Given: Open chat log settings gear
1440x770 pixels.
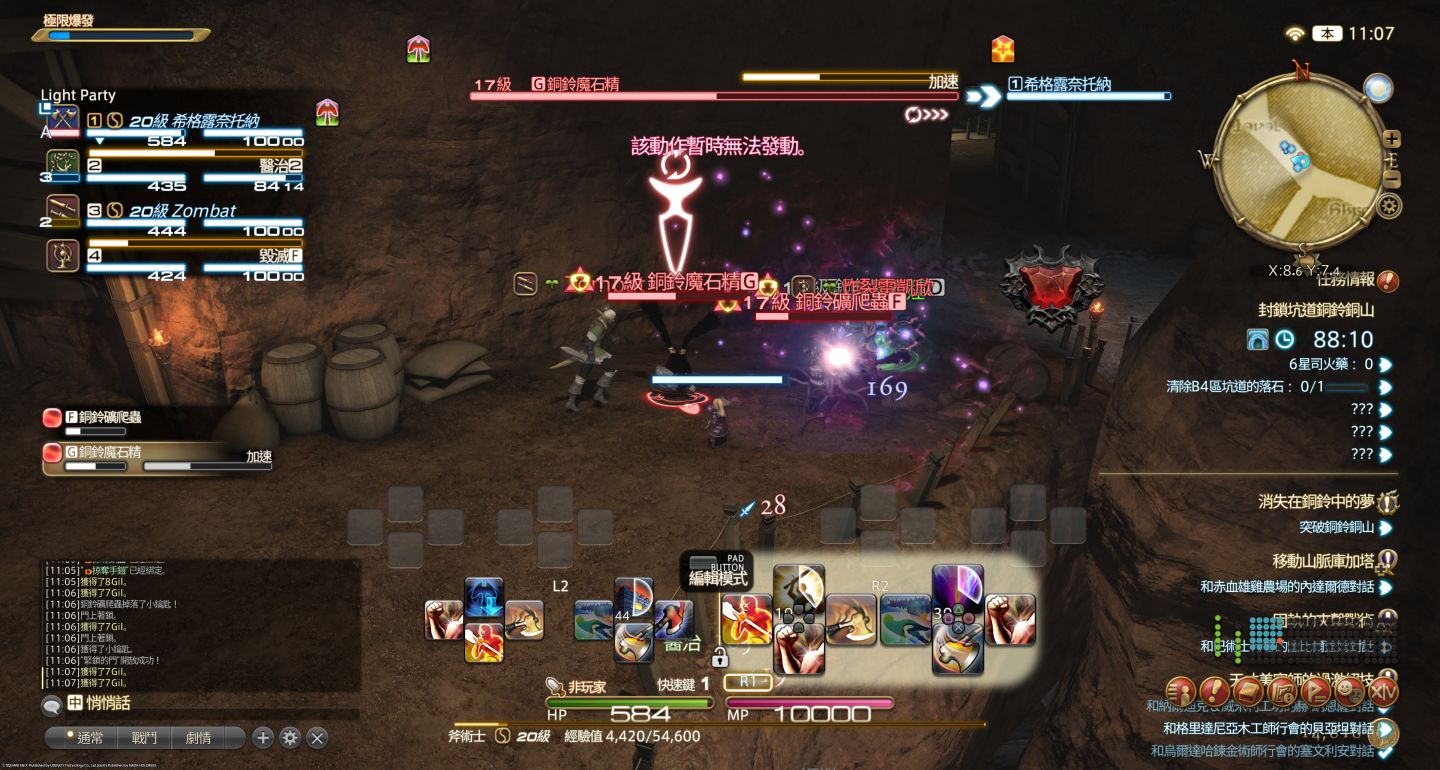Looking at the screenshot, I should click(x=290, y=738).
